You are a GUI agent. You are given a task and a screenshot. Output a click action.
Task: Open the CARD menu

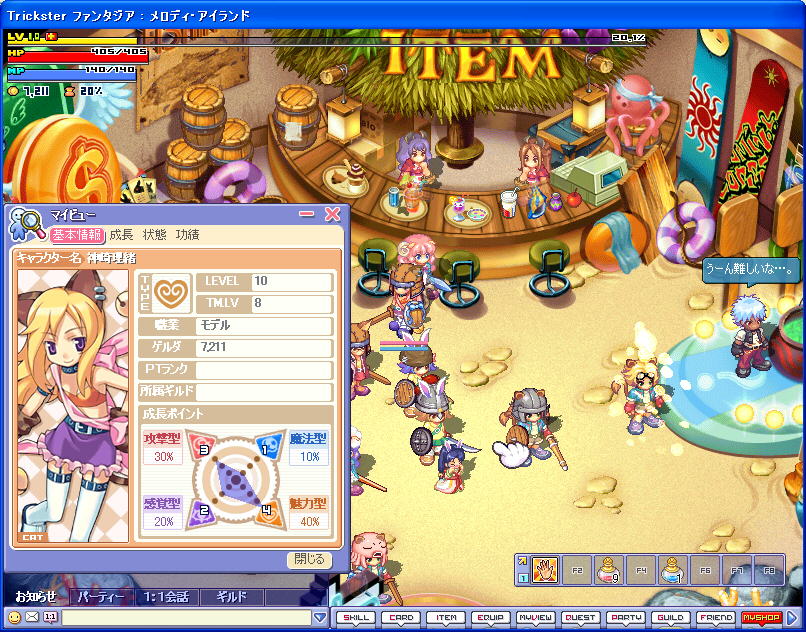tap(401, 618)
